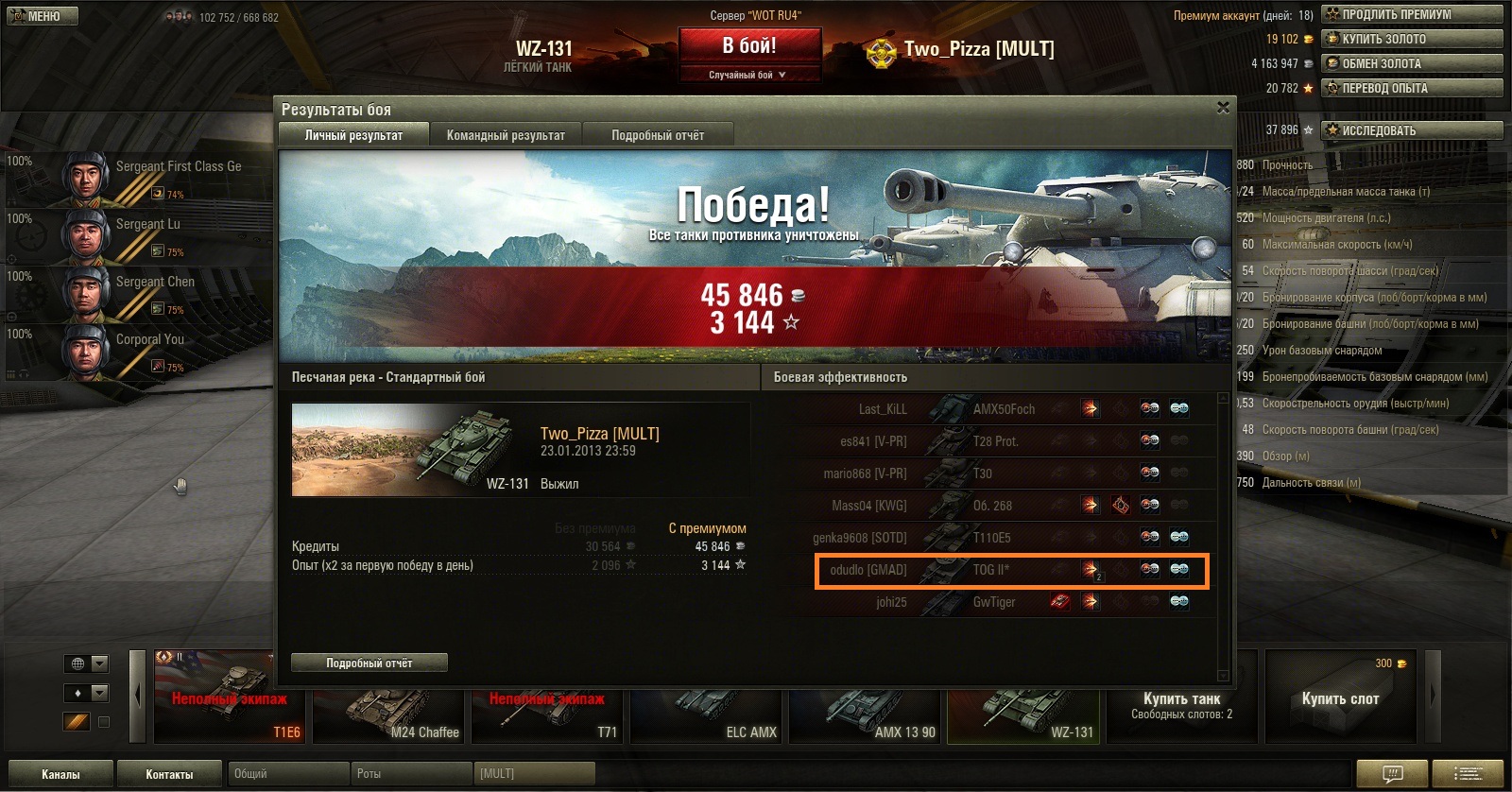The height and width of the screenshot is (792, 1512).
Task: Open ОБМЕН ЗОЛОТА exchange
Action: point(1411,63)
